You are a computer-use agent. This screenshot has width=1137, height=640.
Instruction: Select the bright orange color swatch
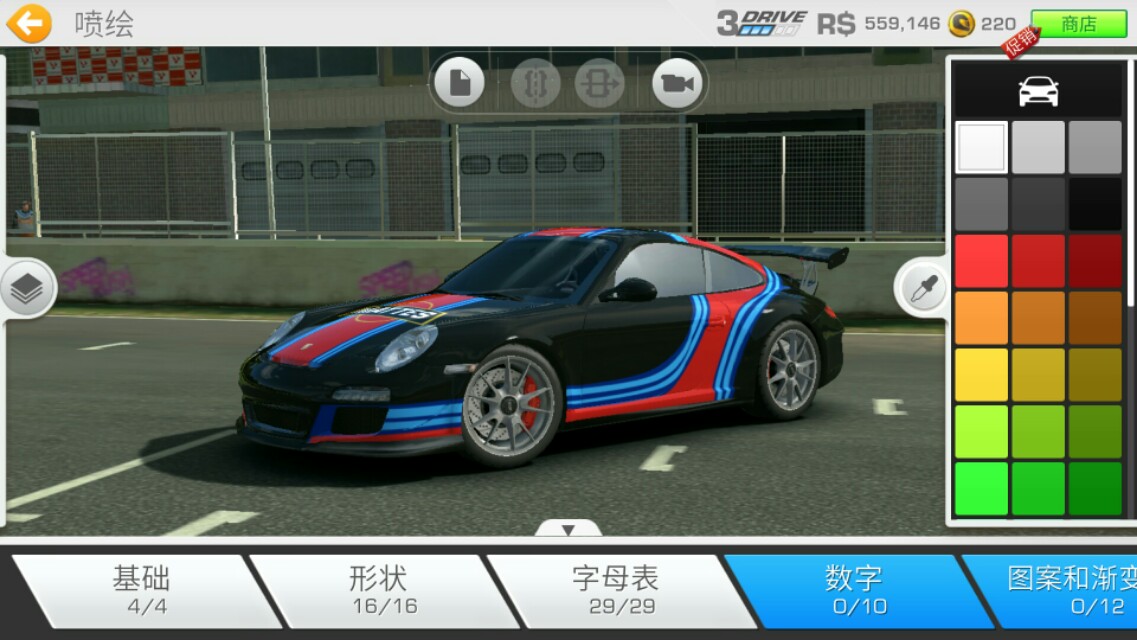coord(981,318)
